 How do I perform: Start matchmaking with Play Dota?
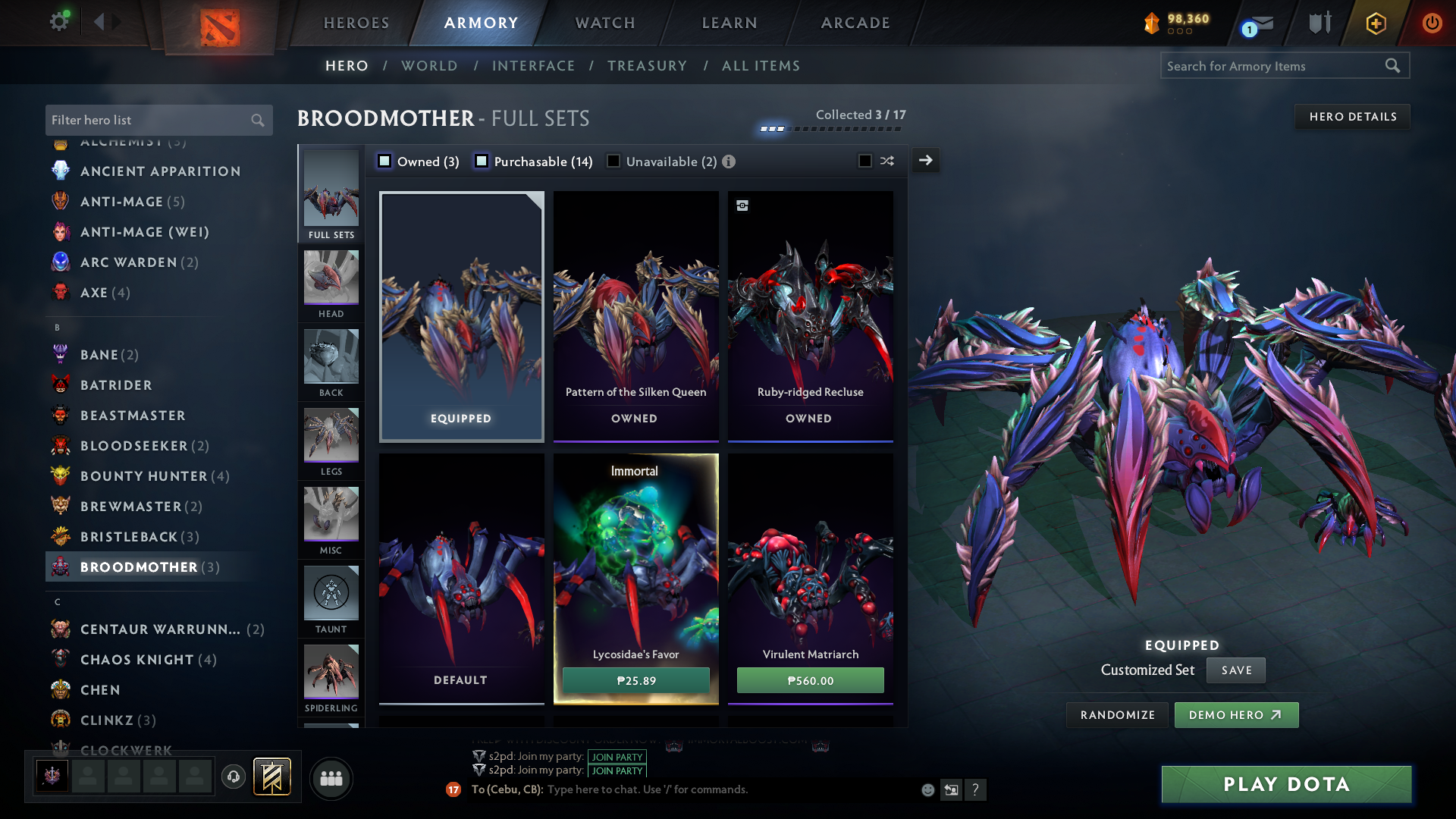click(1286, 784)
